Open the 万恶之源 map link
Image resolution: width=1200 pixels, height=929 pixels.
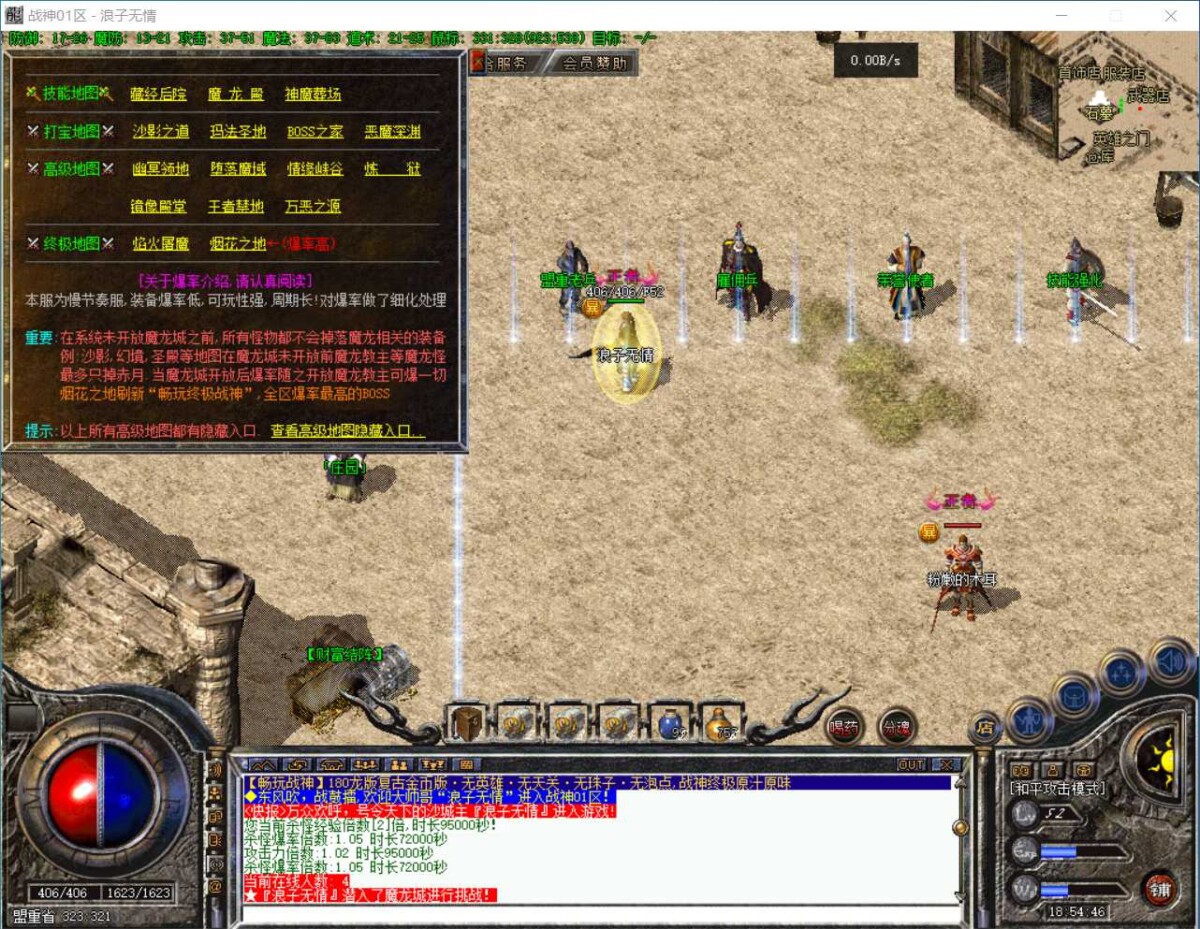[x=313, y=206]
